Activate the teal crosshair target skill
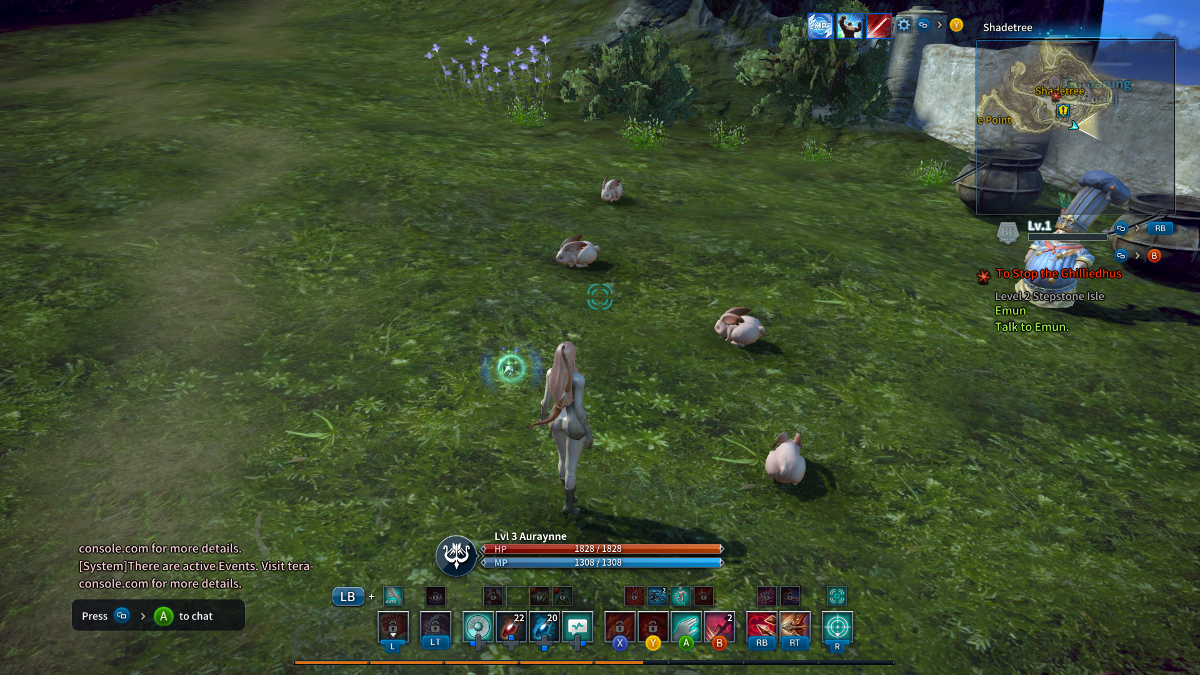Viewport: 1200px width, 675px height. pos(837,627)
